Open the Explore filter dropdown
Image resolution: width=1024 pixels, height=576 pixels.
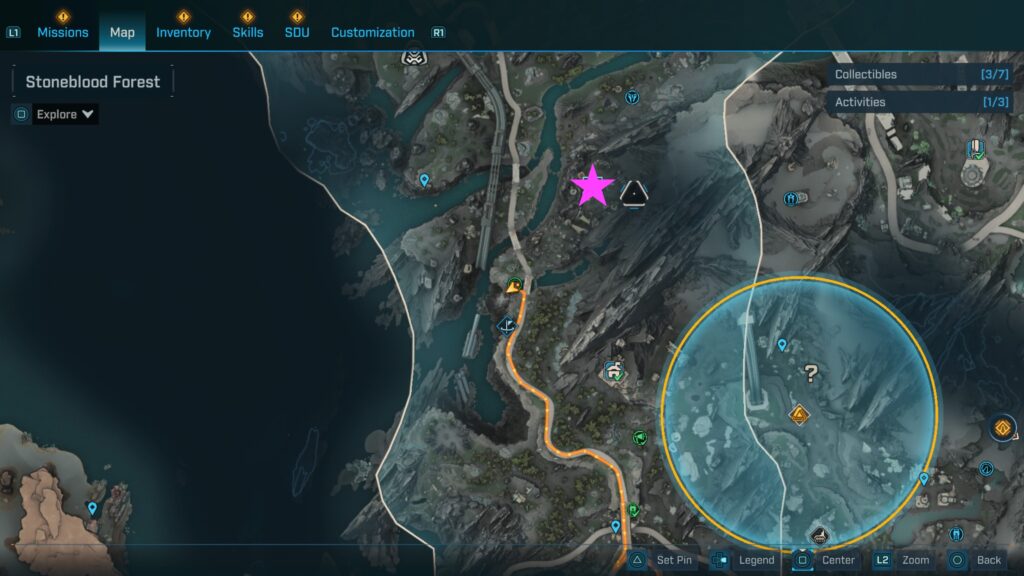click(x=65, y=114)
